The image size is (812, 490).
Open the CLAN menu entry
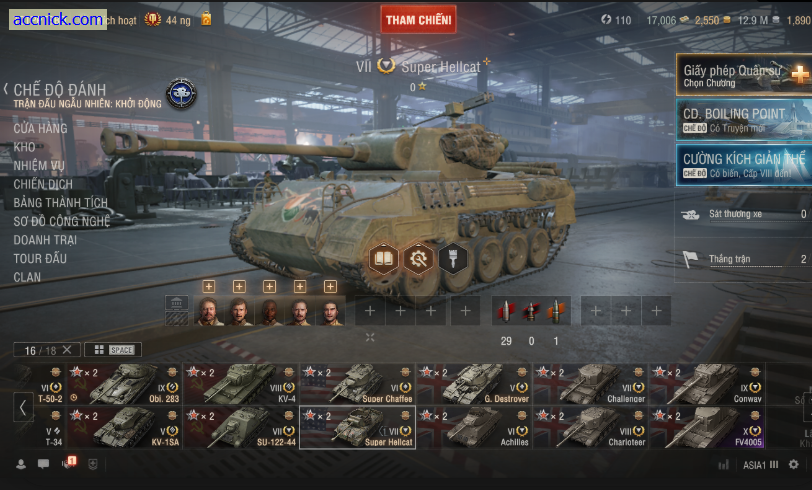(x=27, y=277)
